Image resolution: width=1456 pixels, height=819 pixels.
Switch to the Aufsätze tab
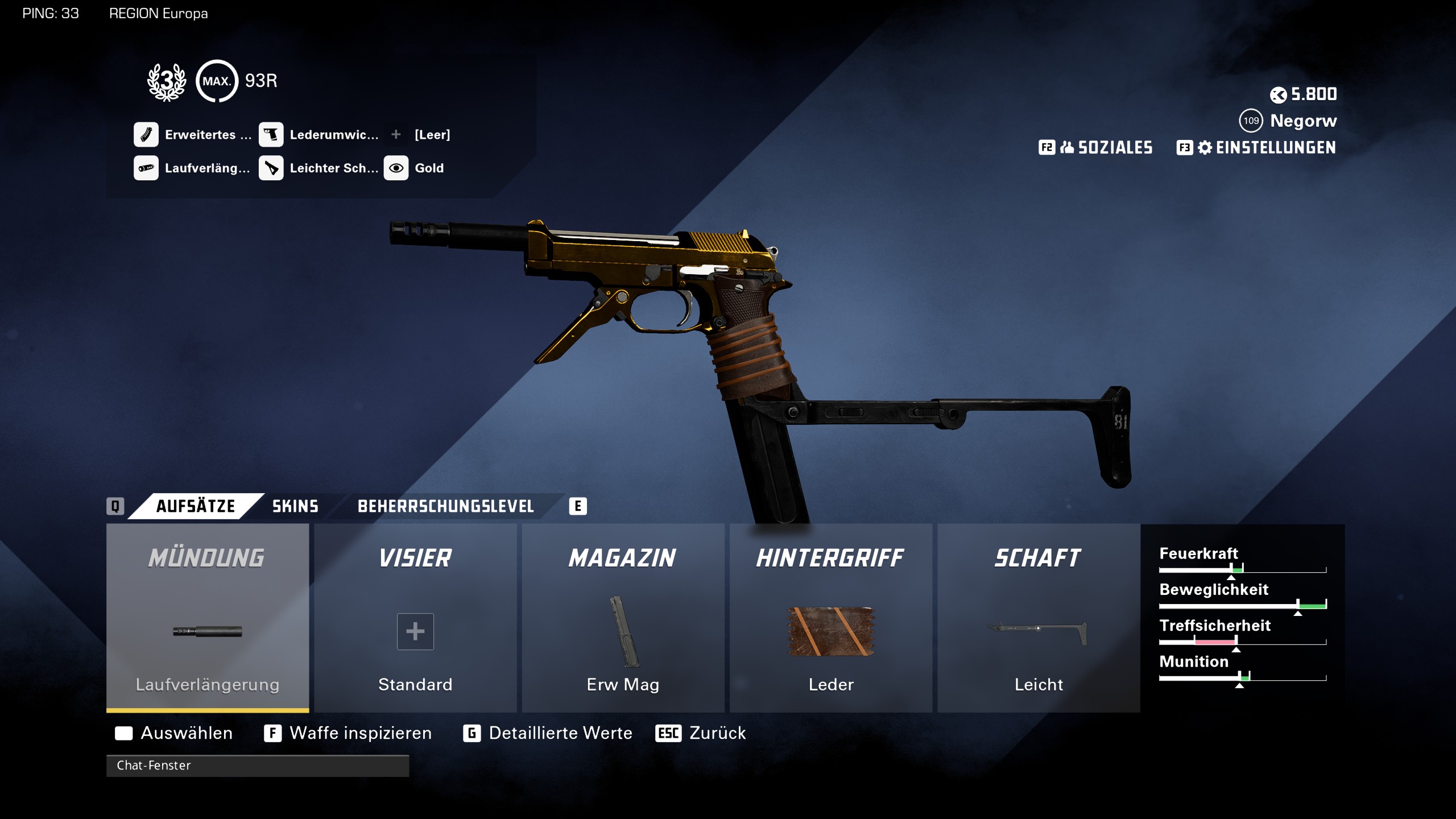195,506
